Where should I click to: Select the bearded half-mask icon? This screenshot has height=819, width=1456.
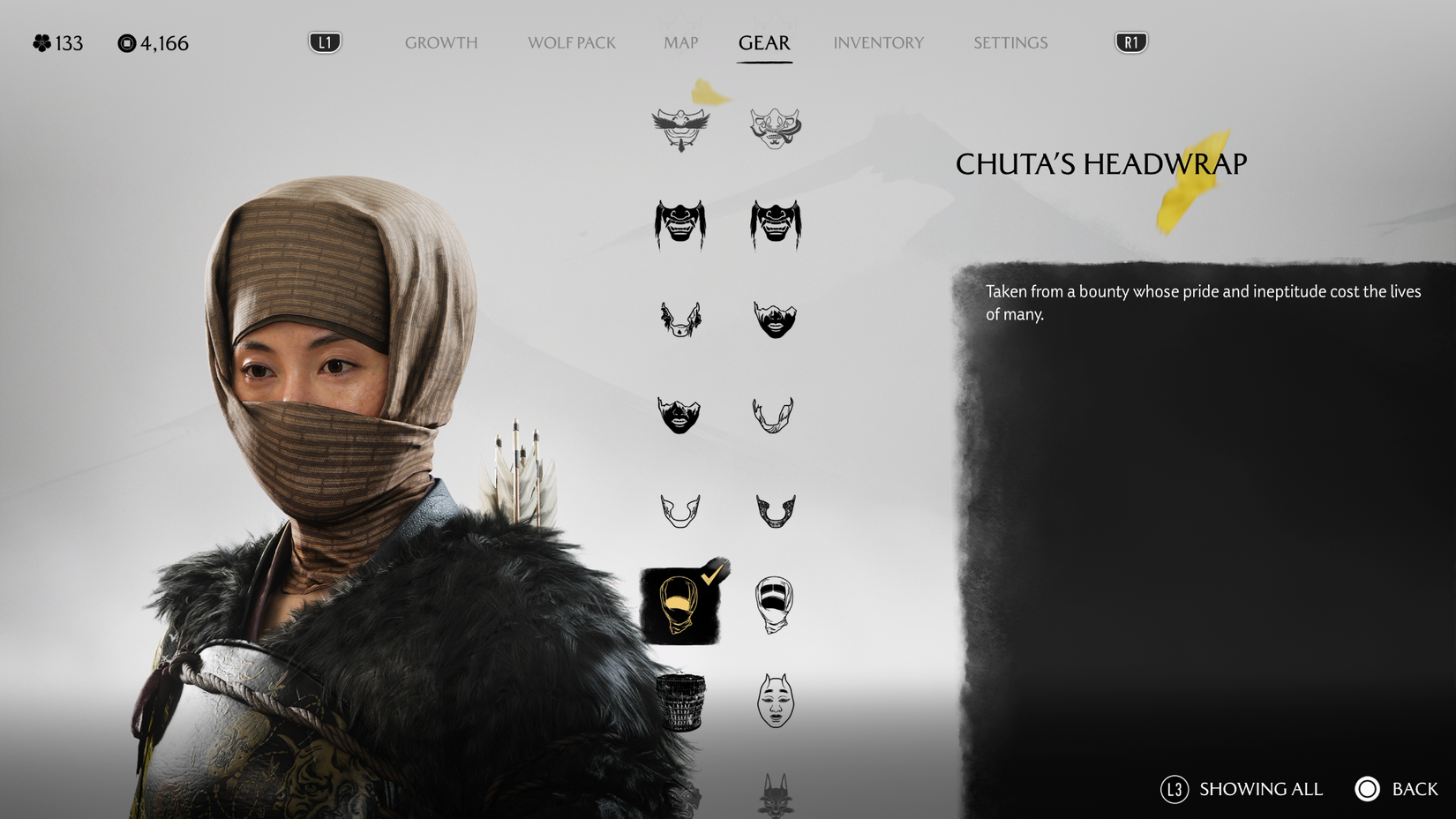[x=775, y=318]
